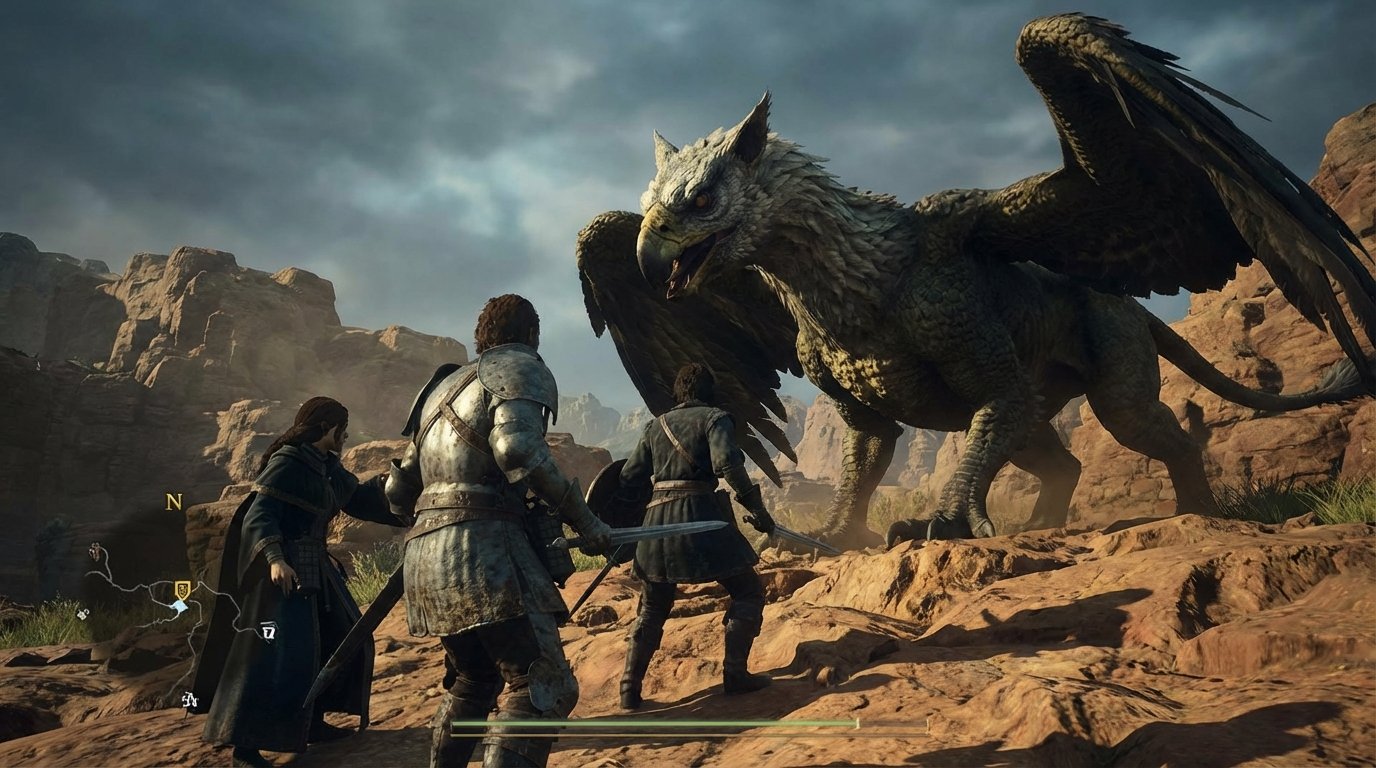The height and width of the screenshot is (768, 1376).
Task: Select the white flag marker labeled 7
Action: tap(267, 631)
